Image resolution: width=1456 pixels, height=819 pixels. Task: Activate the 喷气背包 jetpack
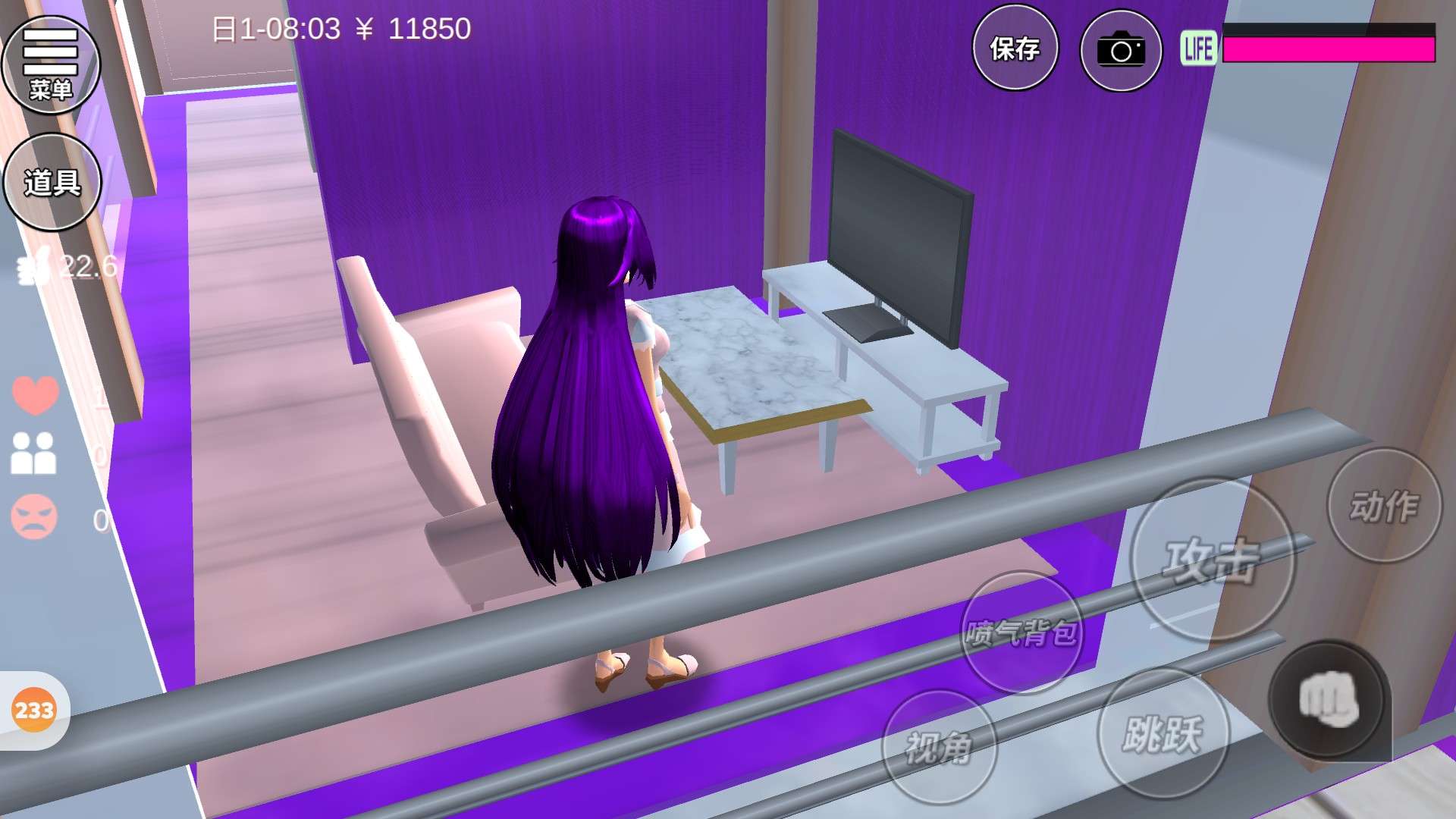coord(1021,632)
